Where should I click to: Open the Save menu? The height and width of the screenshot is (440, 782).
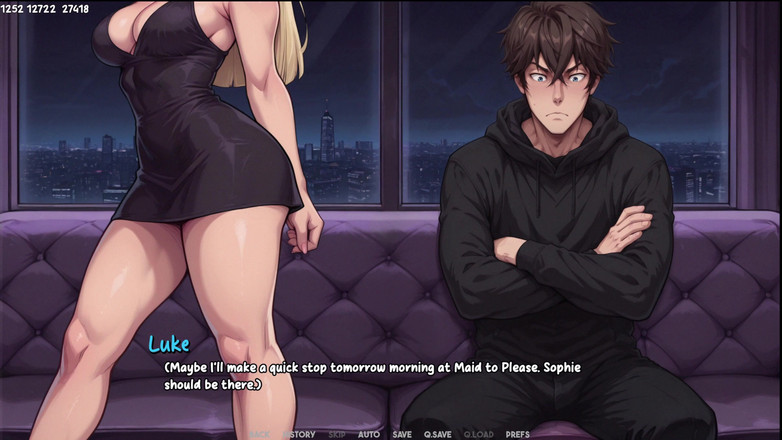pos(402,434)
